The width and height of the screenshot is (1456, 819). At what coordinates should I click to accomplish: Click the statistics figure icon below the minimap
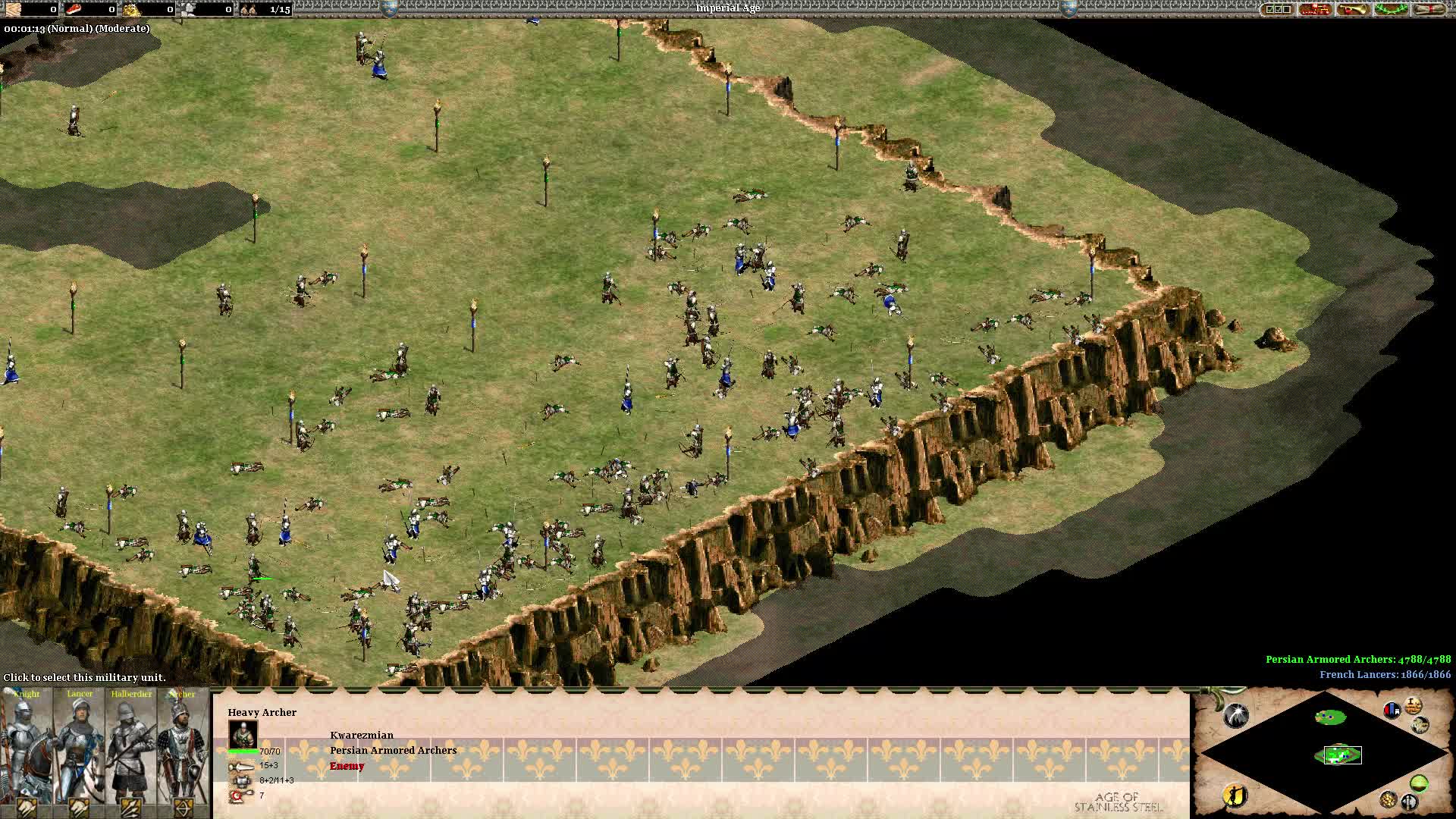(x=1235, y=795)
